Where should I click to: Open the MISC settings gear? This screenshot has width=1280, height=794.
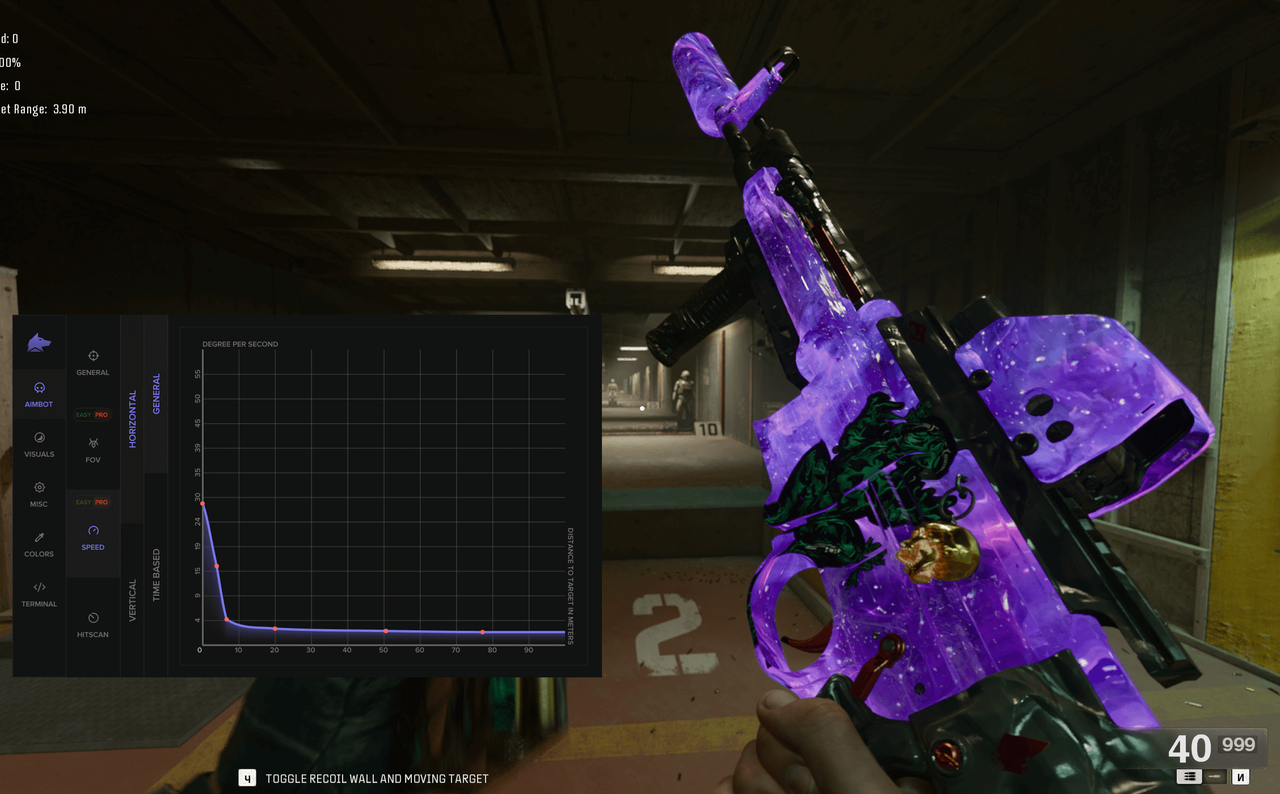click(x=39, y=494)
